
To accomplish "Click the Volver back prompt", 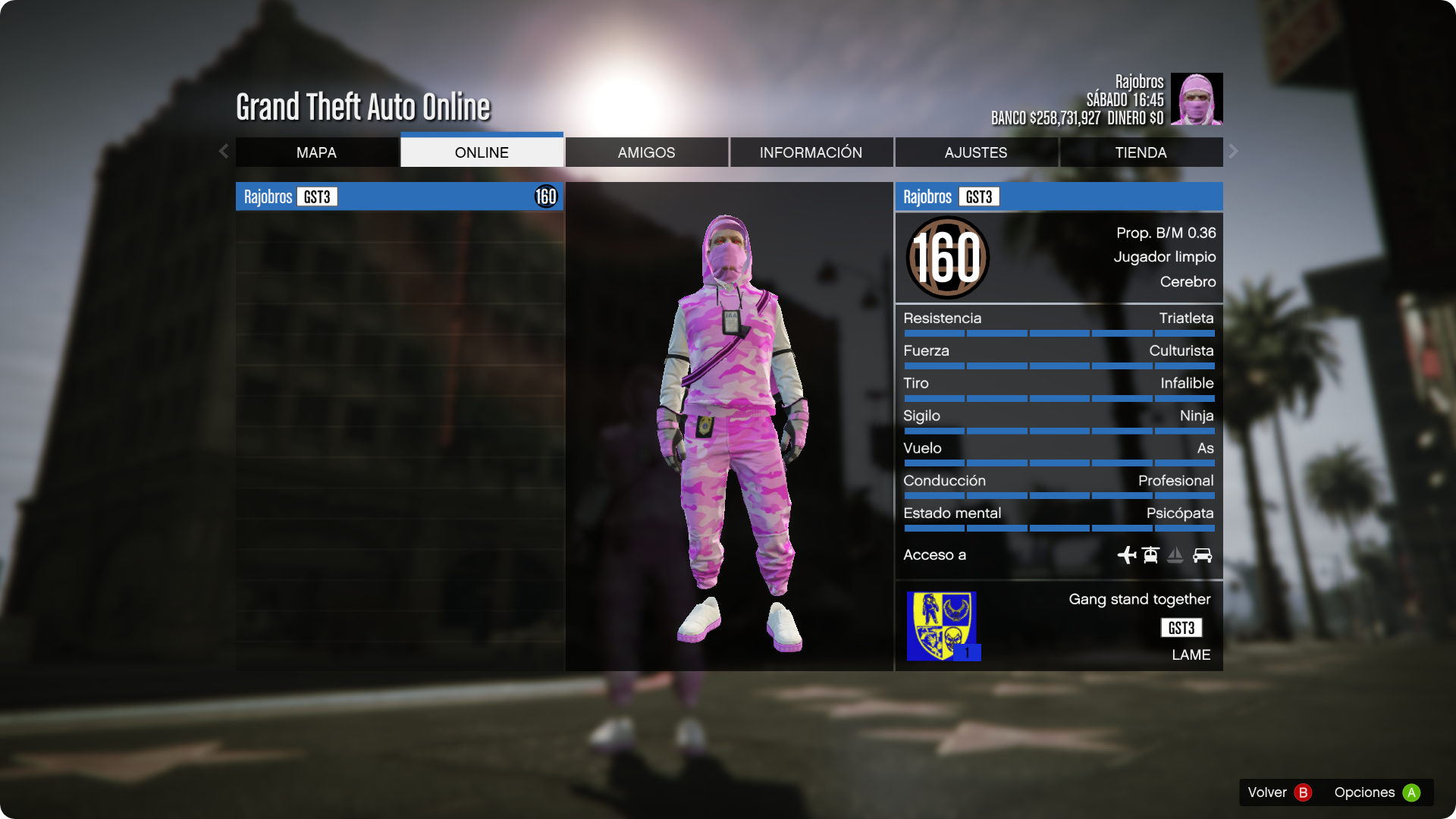I will pos(1279,792).
